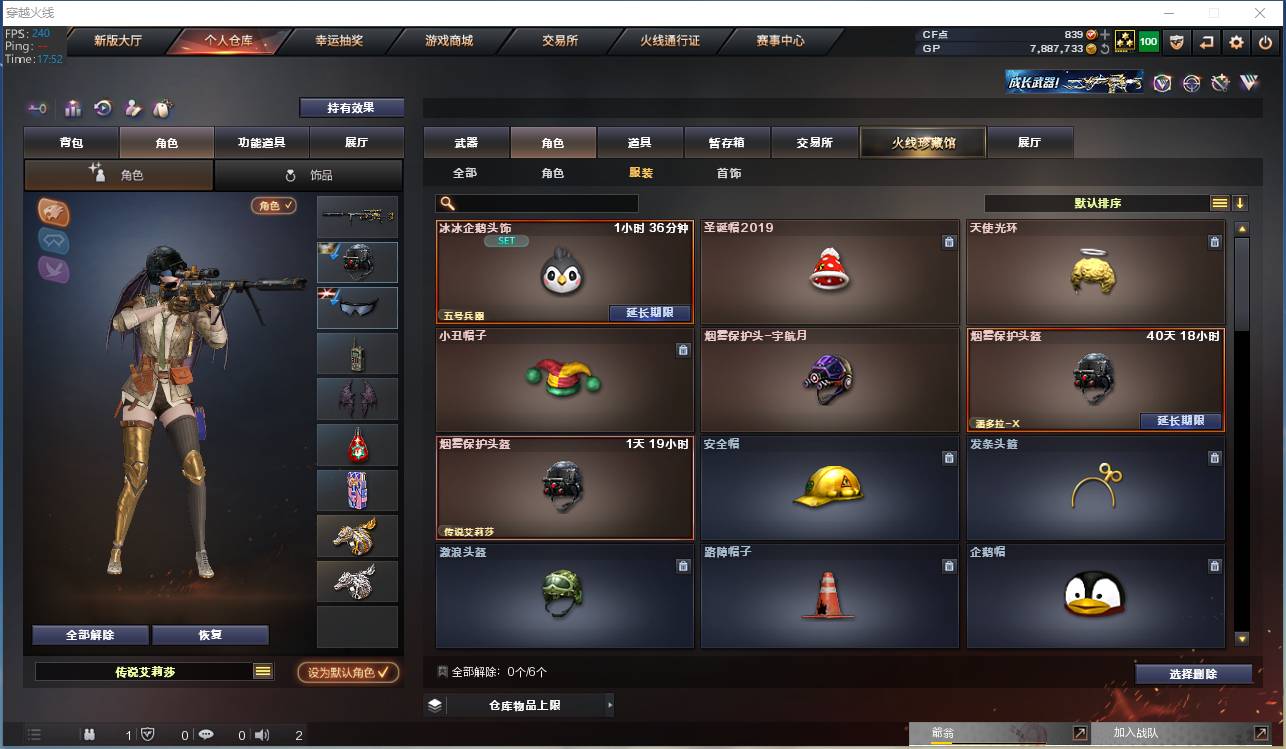
Task: Click the down arrow beside sort list icon
Action: tap(1242, 202)
